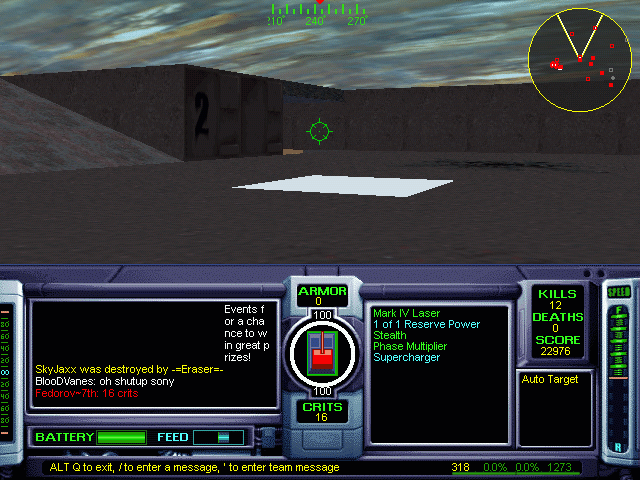Select the tank armor status icon
The image size is (640, 480).
coord(322,352)
